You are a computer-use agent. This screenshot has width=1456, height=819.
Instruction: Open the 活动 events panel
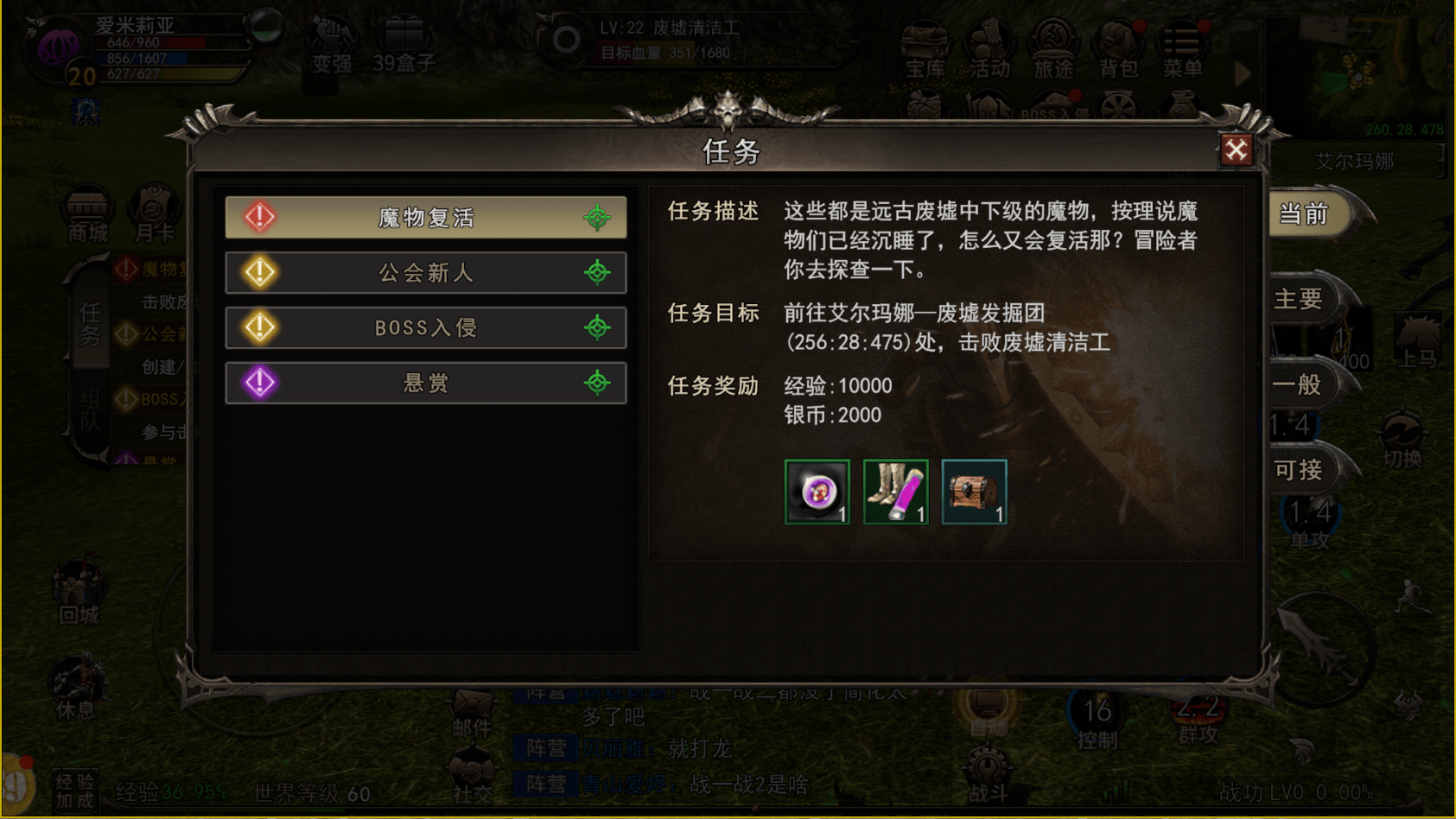(x=989, y=50)
